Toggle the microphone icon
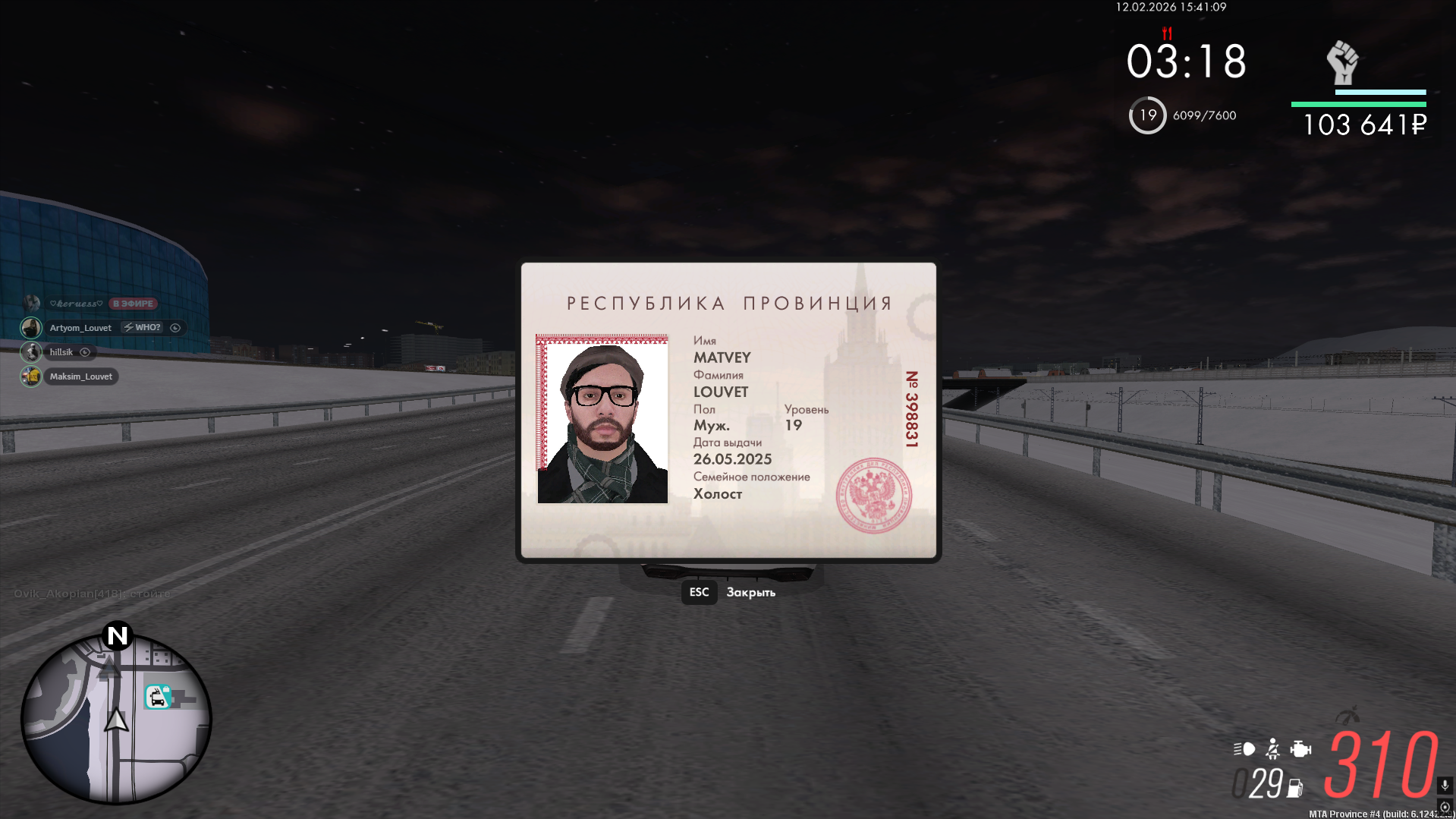 (x=1445, y=785)
